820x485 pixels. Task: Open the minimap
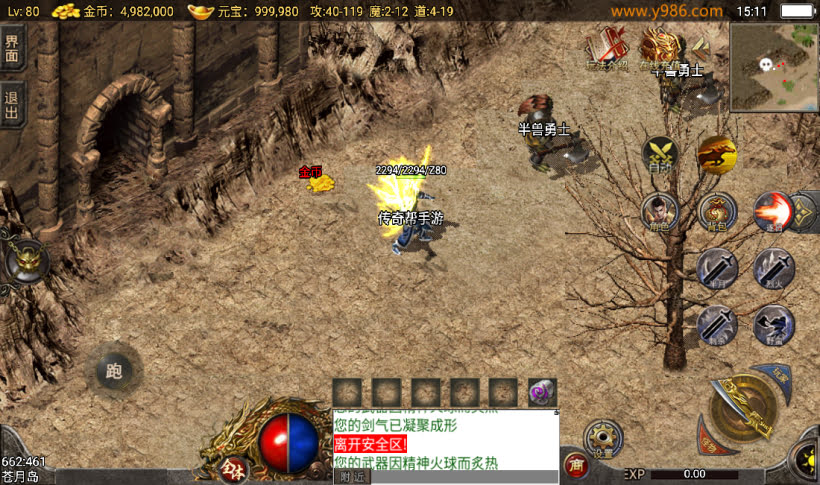[773, 67]
